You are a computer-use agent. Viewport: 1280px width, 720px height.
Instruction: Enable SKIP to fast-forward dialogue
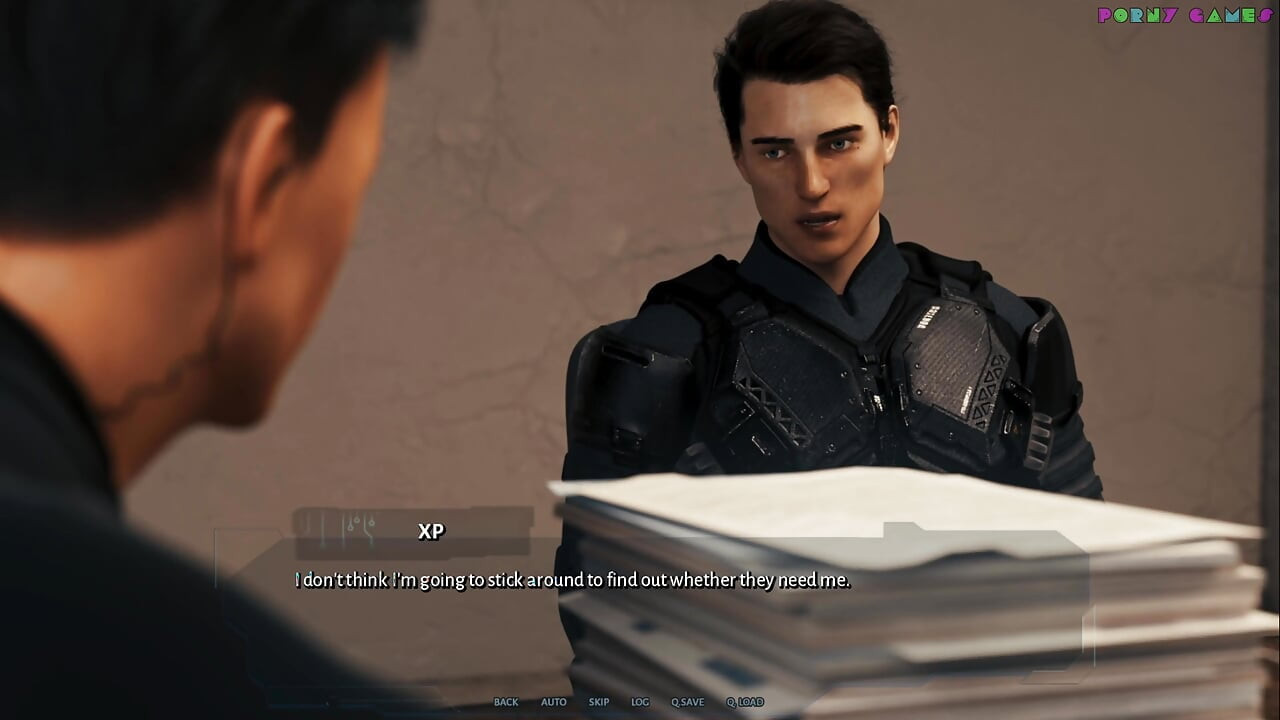(x=599, y=702)
